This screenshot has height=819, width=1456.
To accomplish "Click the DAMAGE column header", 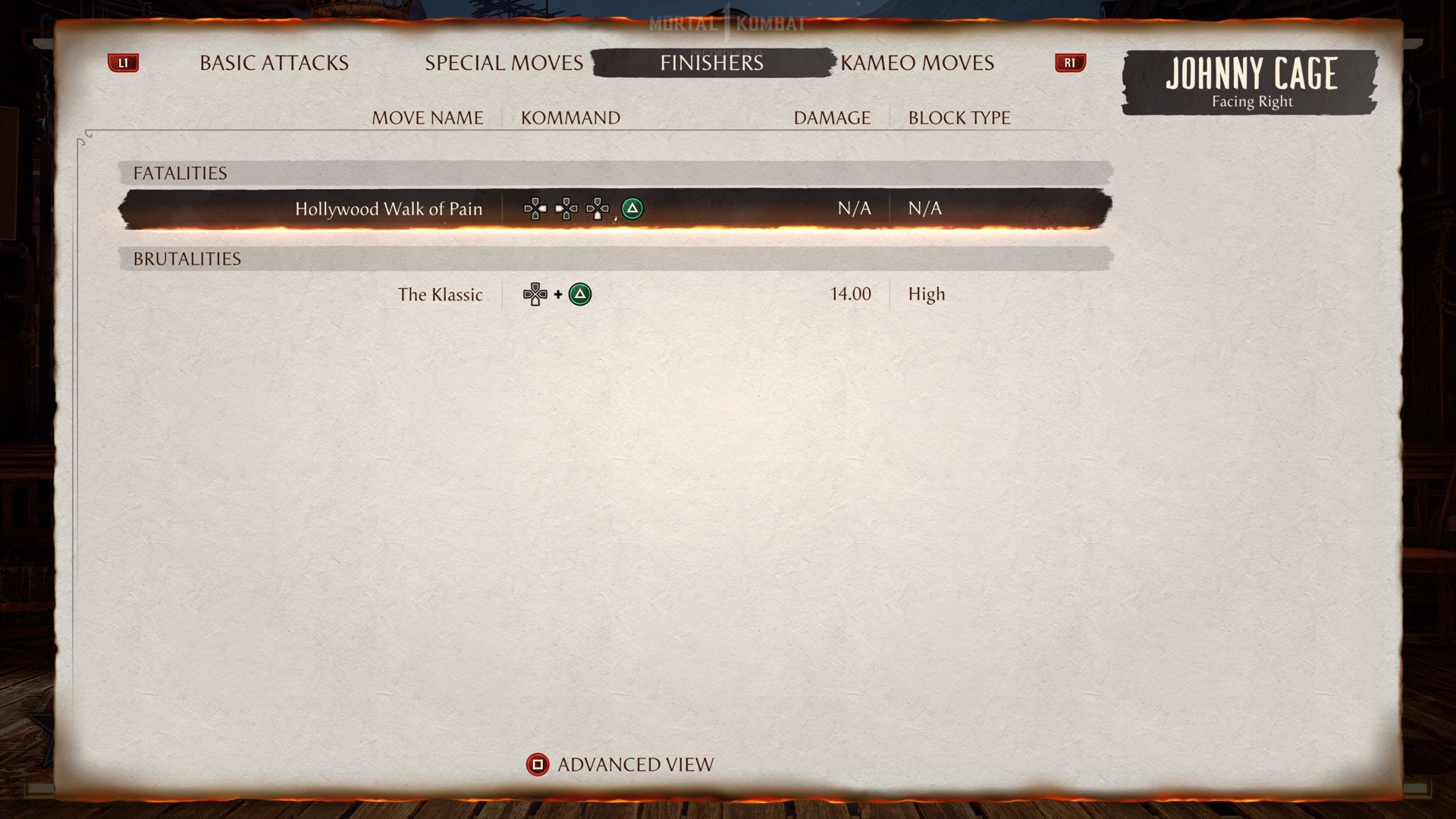I will (831, 118).
